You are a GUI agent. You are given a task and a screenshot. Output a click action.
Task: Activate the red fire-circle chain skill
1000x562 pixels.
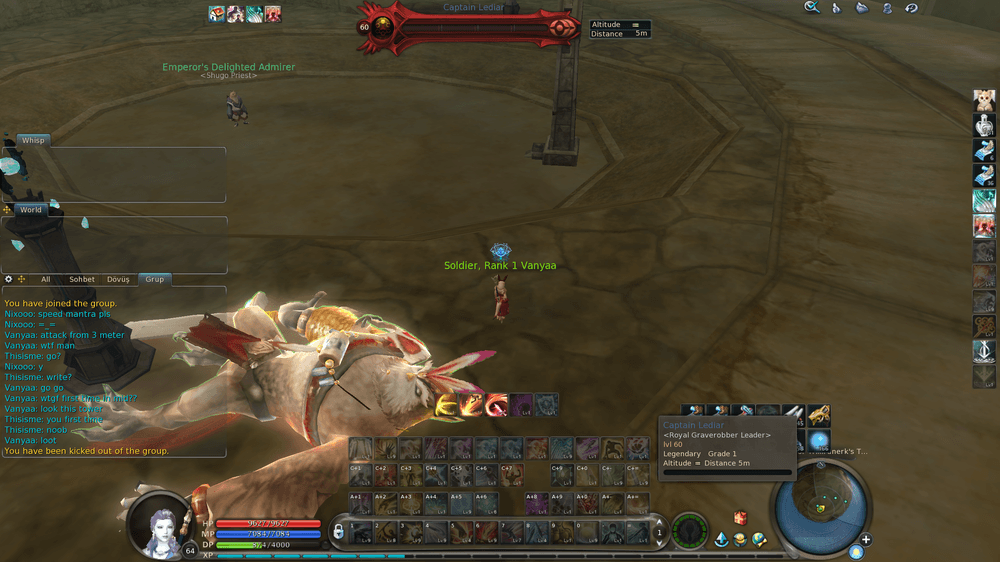point(497,405)
